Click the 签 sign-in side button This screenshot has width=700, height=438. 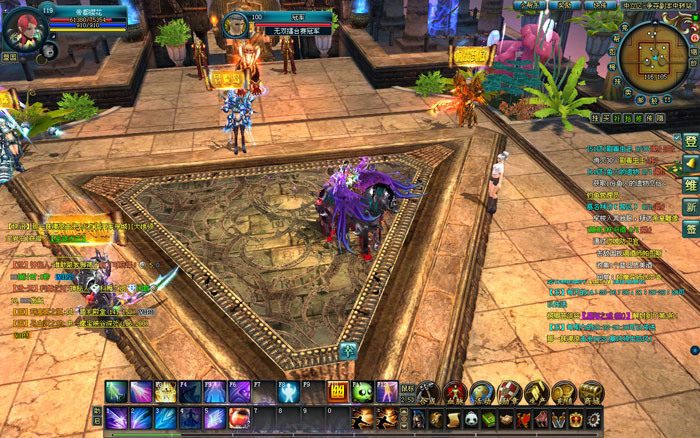click(x=690, y=229)
